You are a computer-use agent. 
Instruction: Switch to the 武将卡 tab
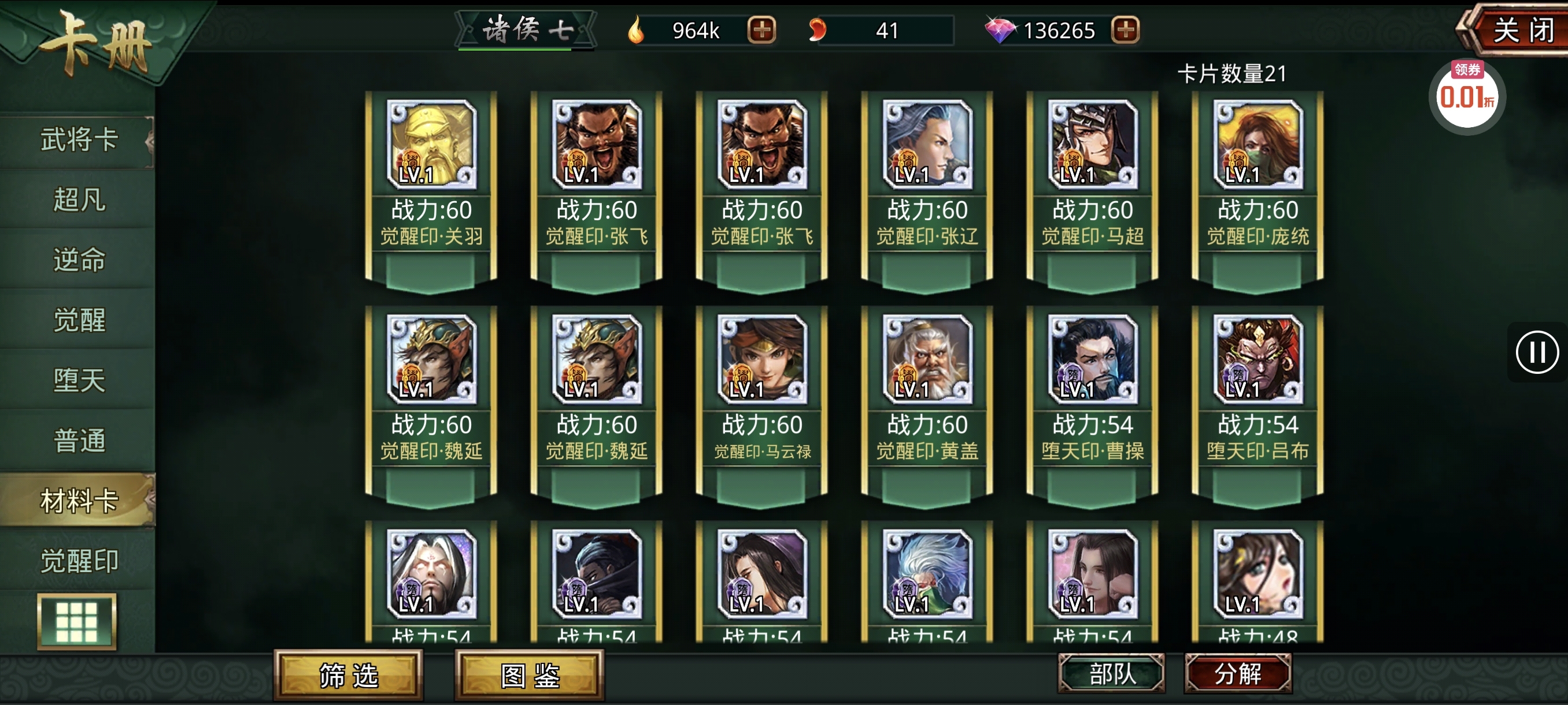click(79, 140)
